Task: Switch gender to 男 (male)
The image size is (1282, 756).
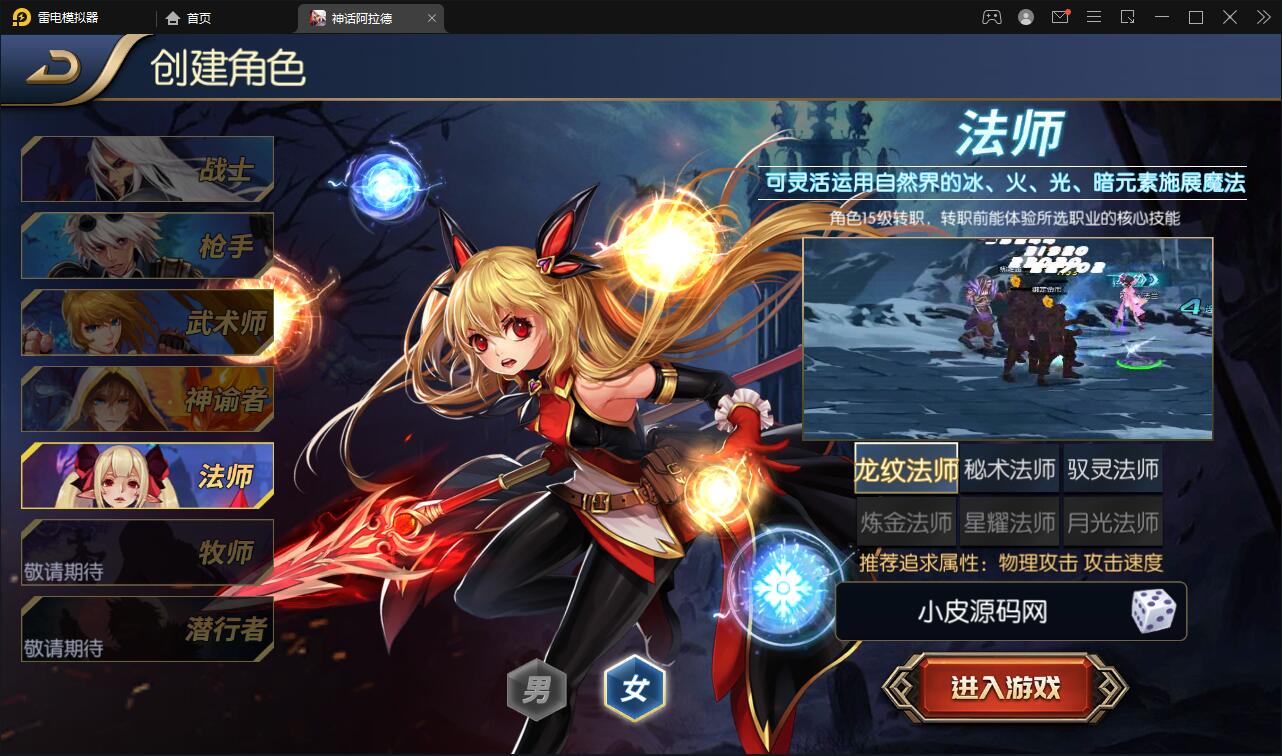Action: (x=537, y=688)
